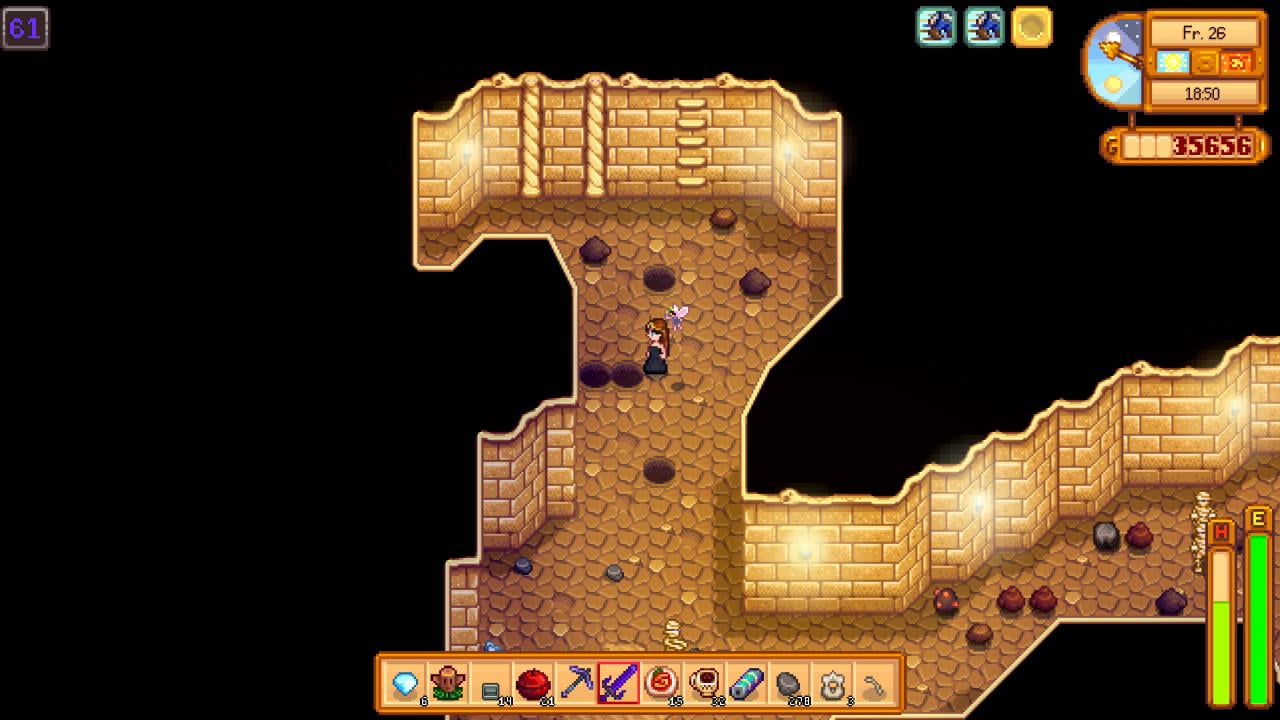Screen dimensions: 1280x720
Task: Choose the white item stack of 3
Action: click(x=832, y=684)
